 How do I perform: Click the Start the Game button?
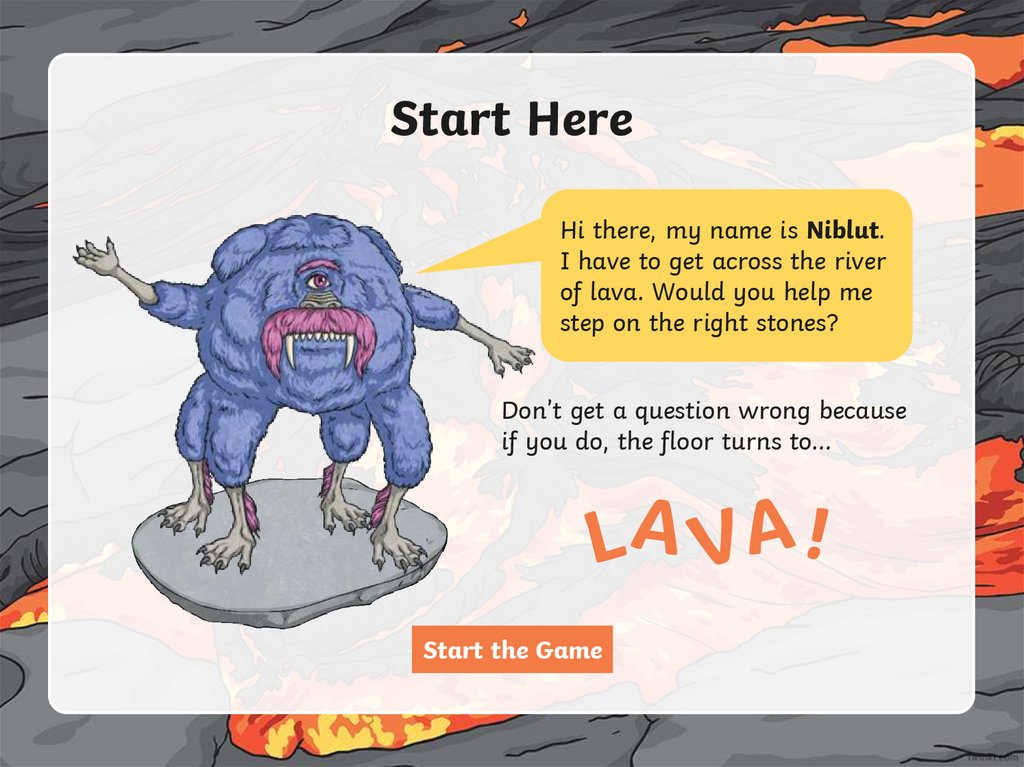tap(512, 650)
